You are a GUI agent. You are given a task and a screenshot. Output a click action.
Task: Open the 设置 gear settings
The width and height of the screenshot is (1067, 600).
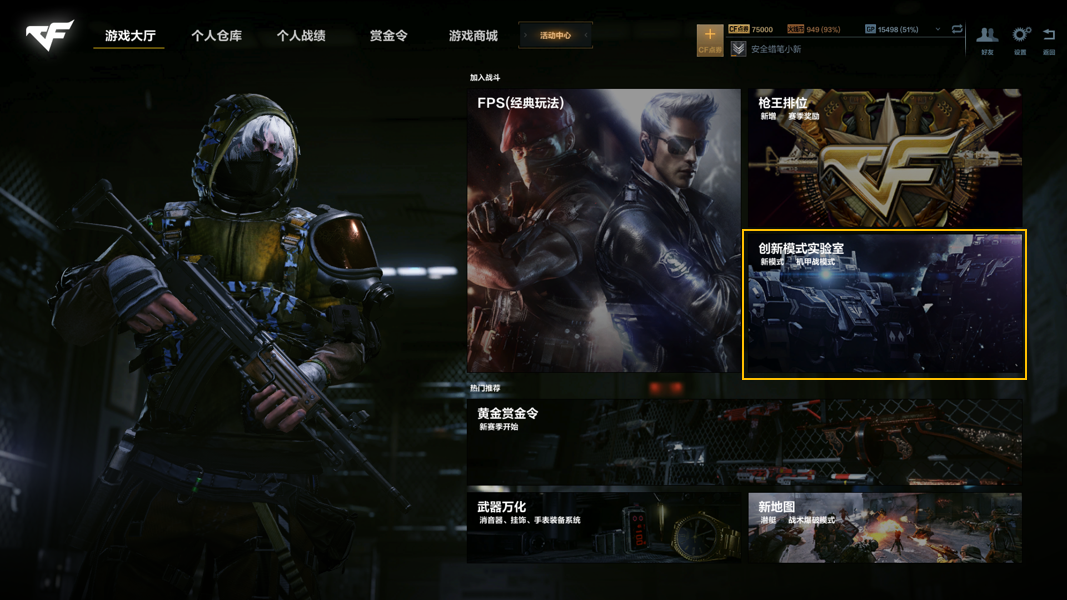(x=1020, y=40)
